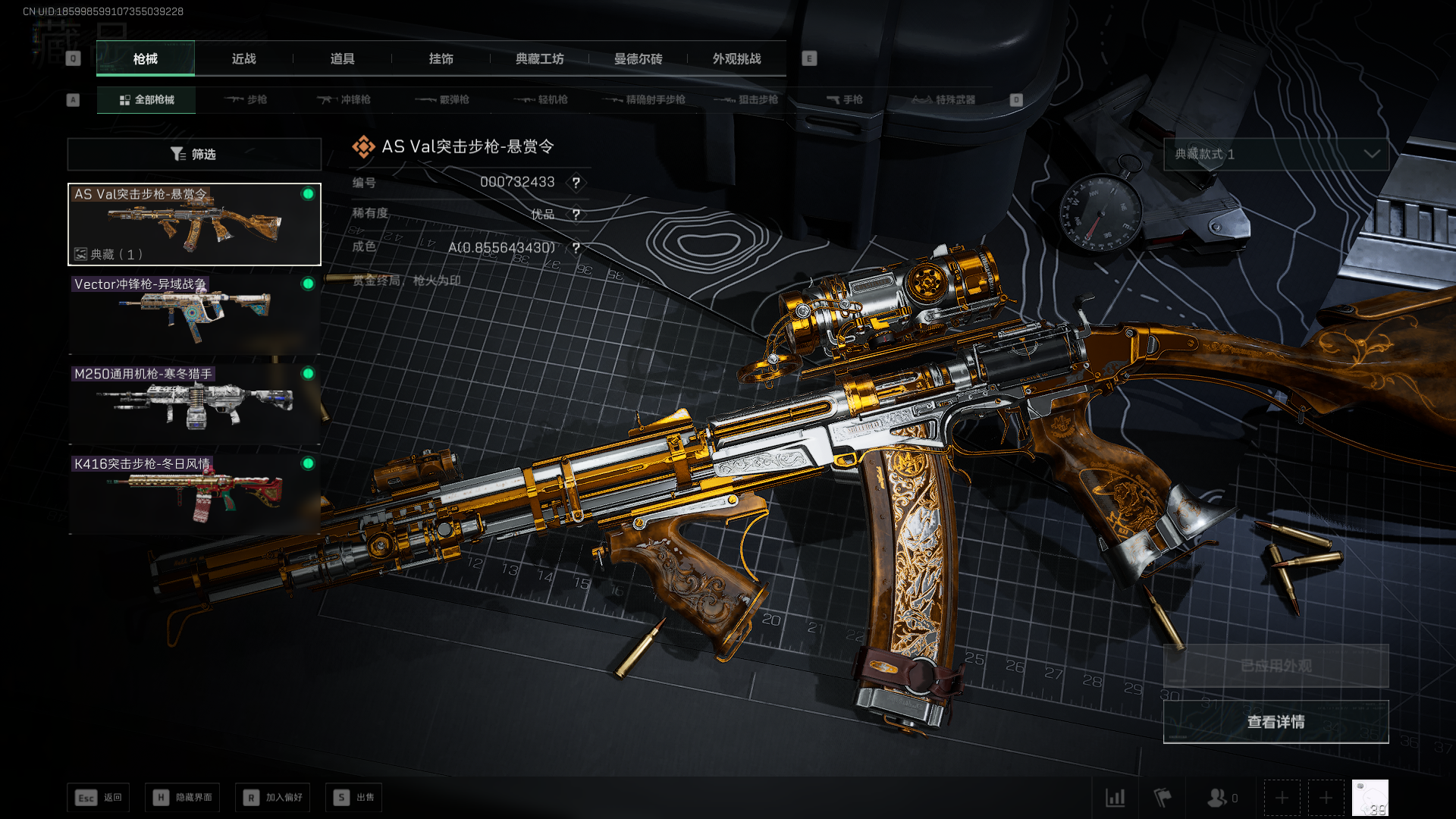The height and width of the screenshot is (819, 1456).
Task: Filter weapons by 狙击步枪 sniper rifles
Action: (x=746, y=100)
